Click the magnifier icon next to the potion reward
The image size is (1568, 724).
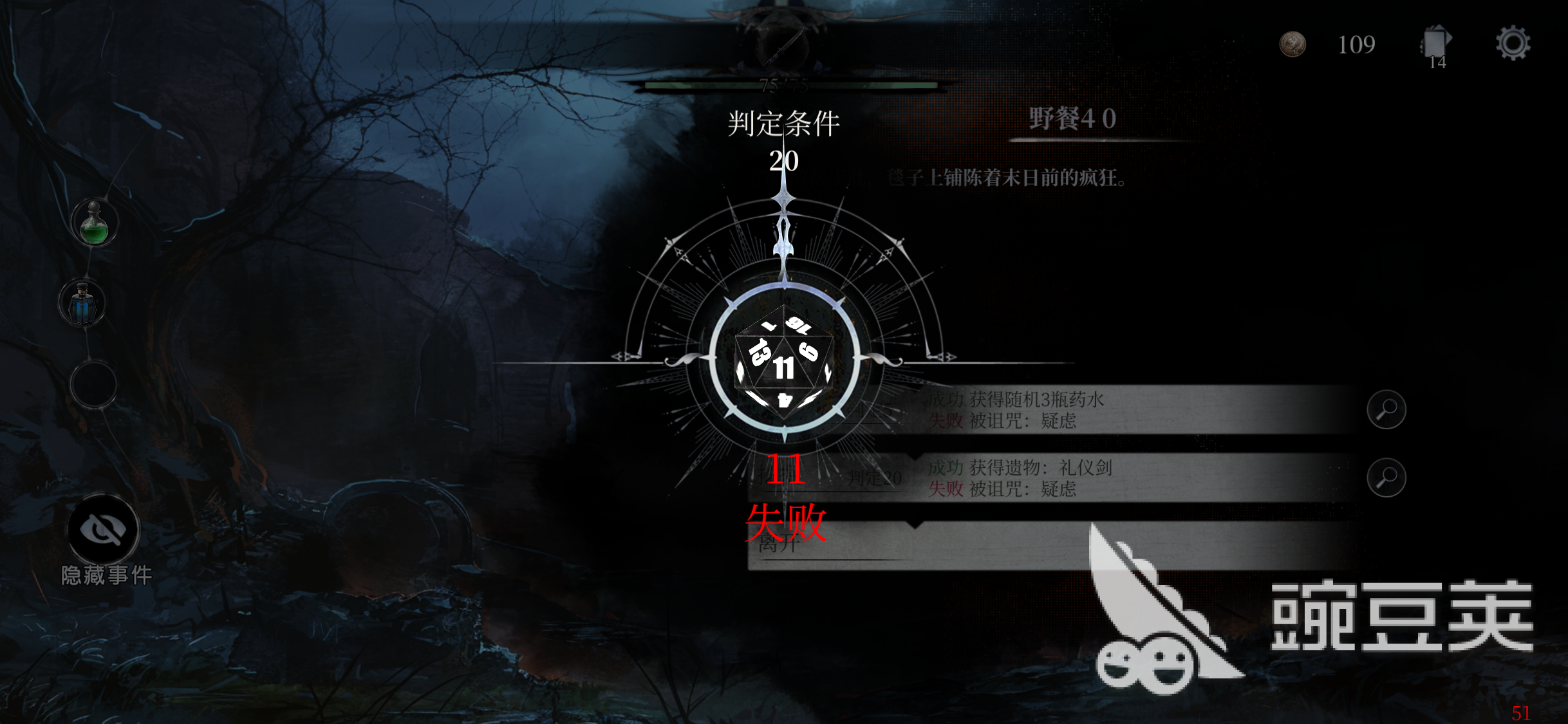1388,409
